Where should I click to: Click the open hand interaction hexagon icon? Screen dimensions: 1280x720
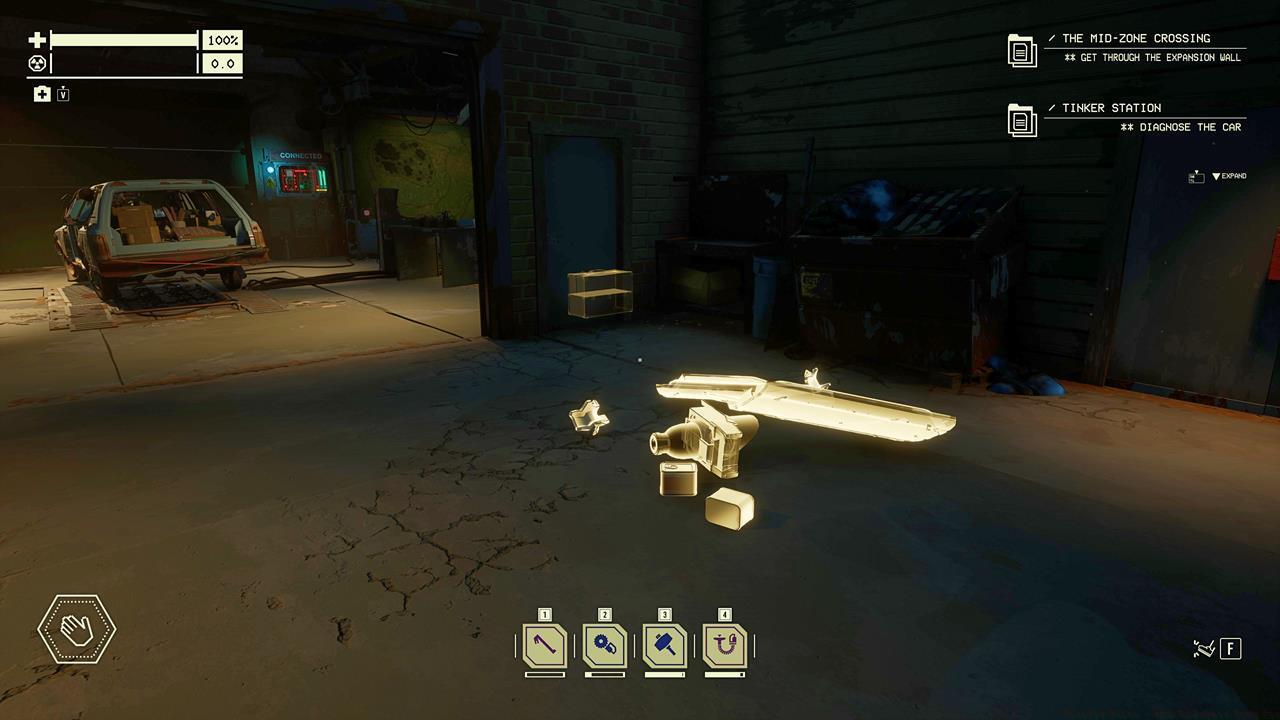[x=77, y=629]
